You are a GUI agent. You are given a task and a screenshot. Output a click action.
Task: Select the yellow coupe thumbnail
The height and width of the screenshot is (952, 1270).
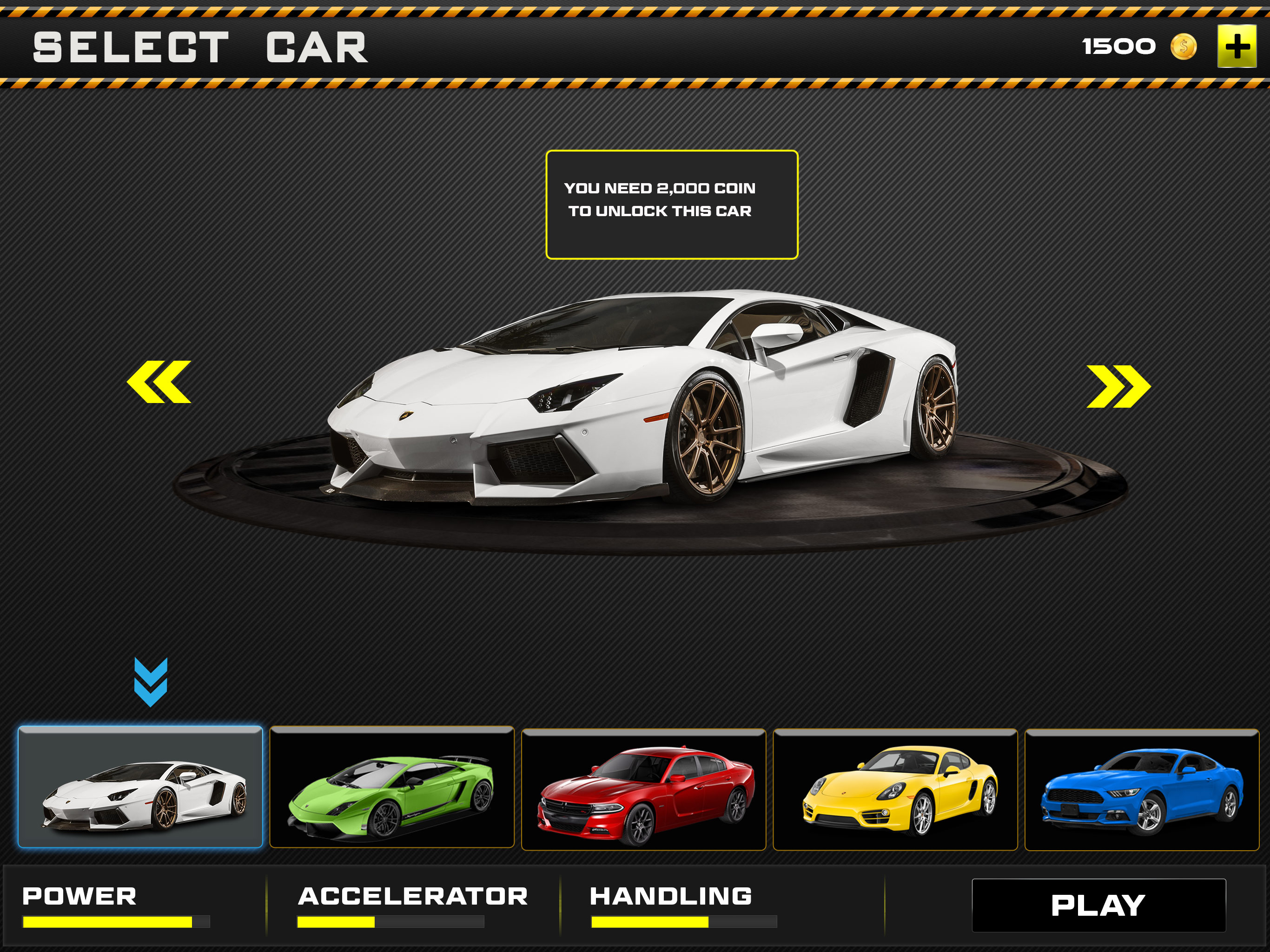(x=894, y=789)
